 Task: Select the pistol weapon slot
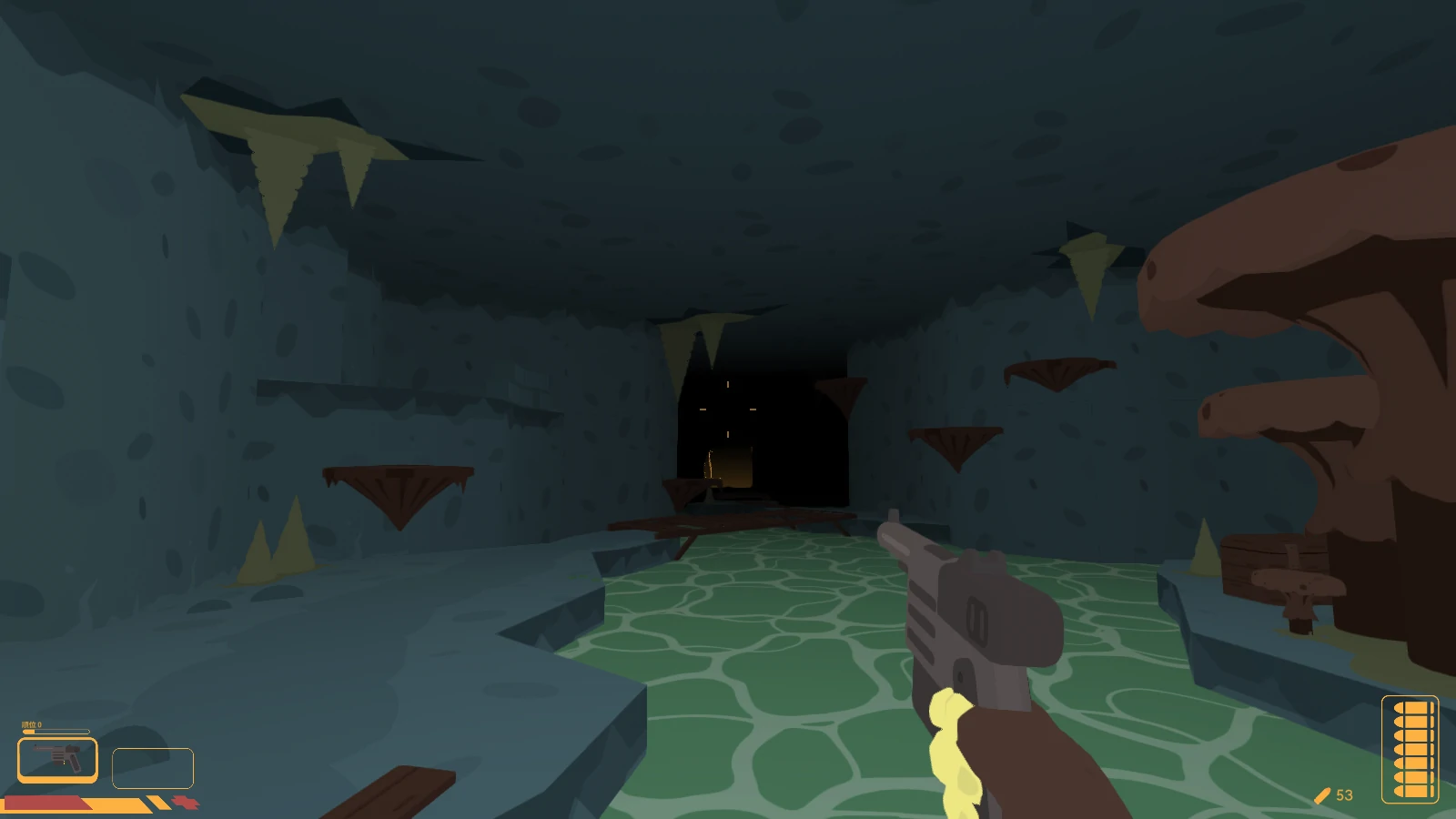(57, 759)
